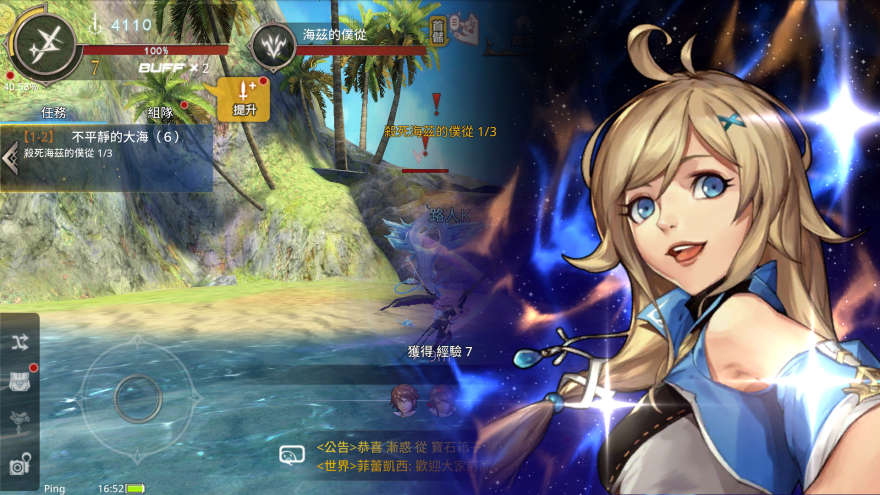Open the camera screenshot icon
Screen dimensions: 880x495
tap(20, 464)
